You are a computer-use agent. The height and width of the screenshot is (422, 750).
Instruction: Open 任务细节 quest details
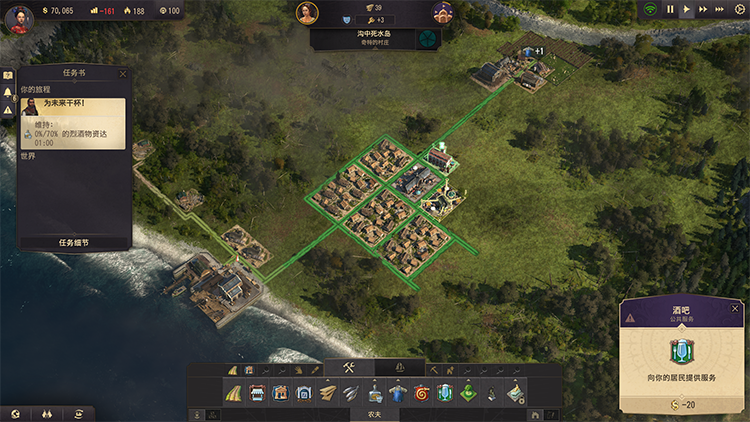pos(73,242)
